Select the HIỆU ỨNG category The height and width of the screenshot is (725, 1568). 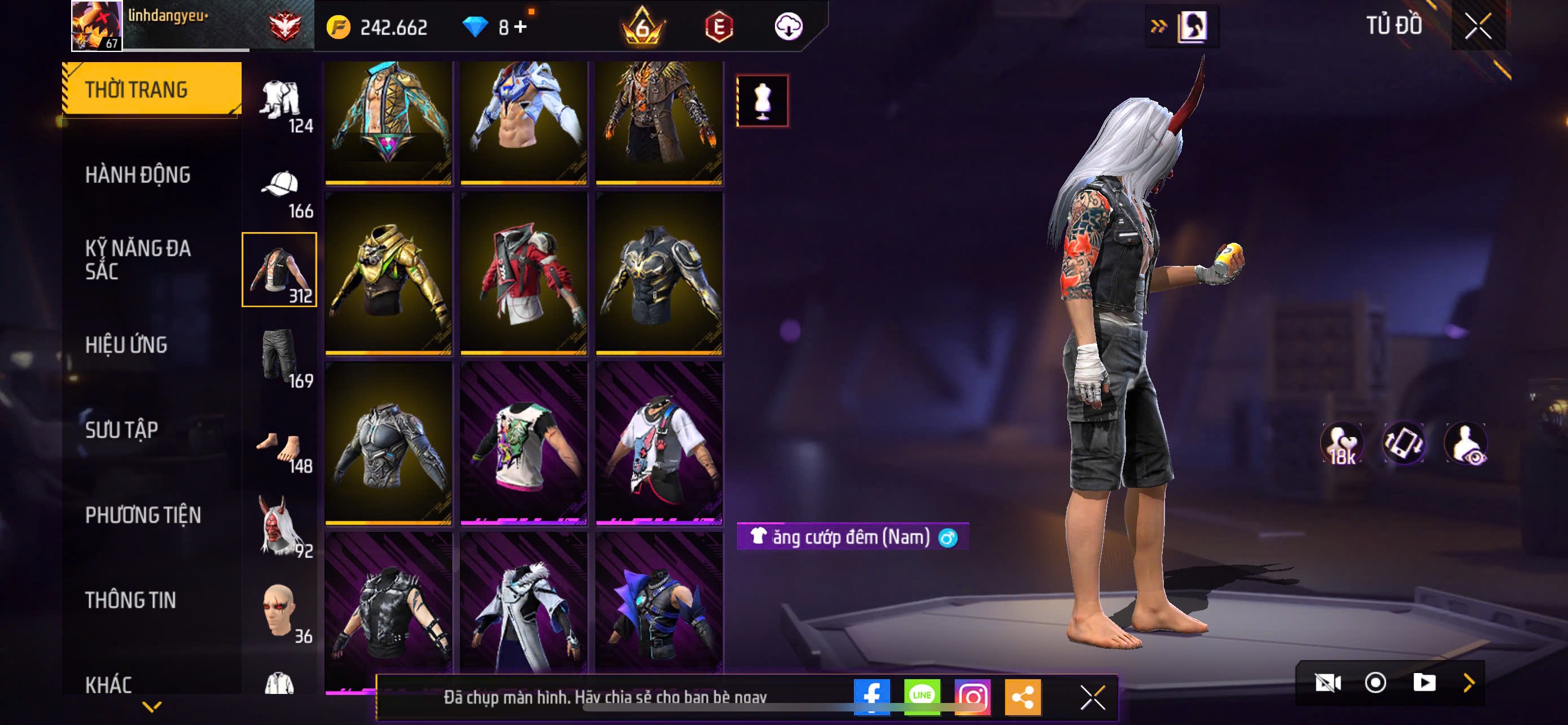pos(126,344)
